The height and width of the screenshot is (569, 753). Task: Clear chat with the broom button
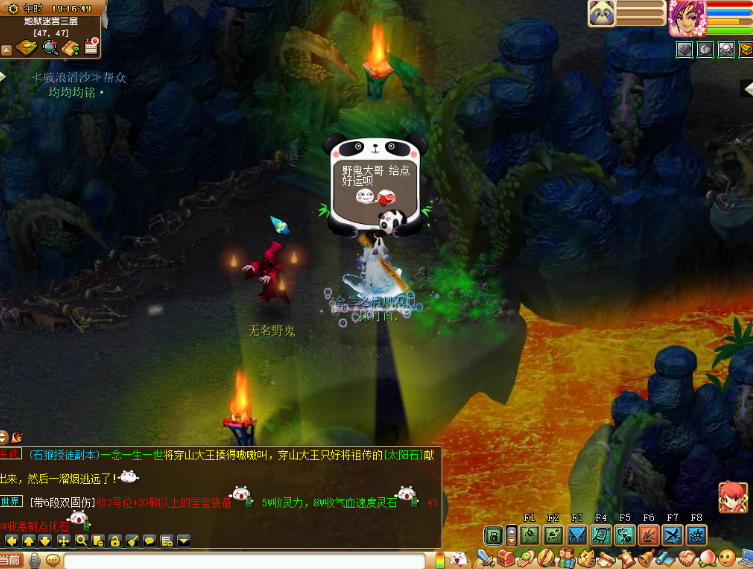tap(132, 541)
